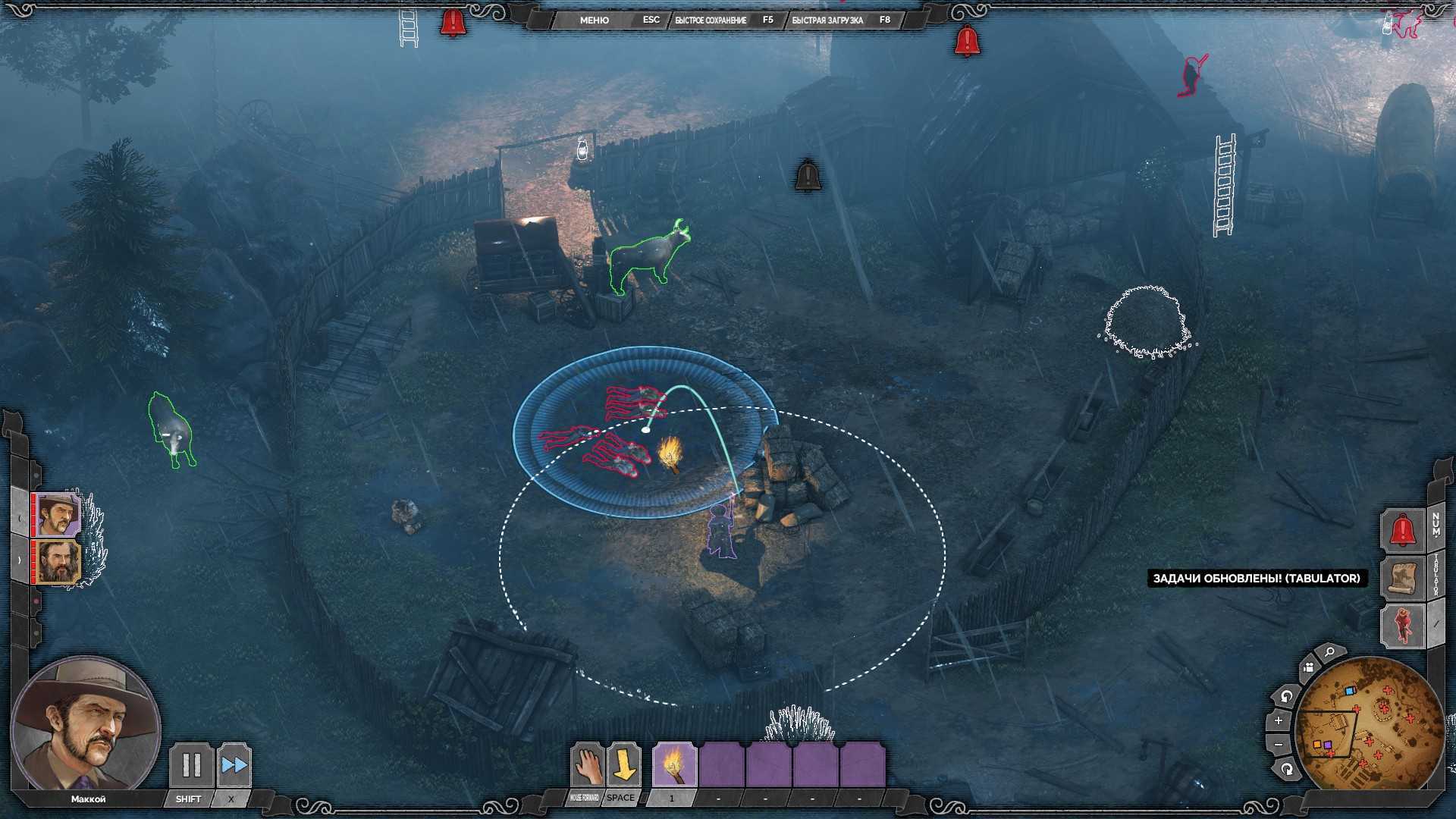Click БЫСТРОЕ СОХРАНЕНИЕ to quicksave
Viewport: 1456px width, 819px height.
(711, 20)
